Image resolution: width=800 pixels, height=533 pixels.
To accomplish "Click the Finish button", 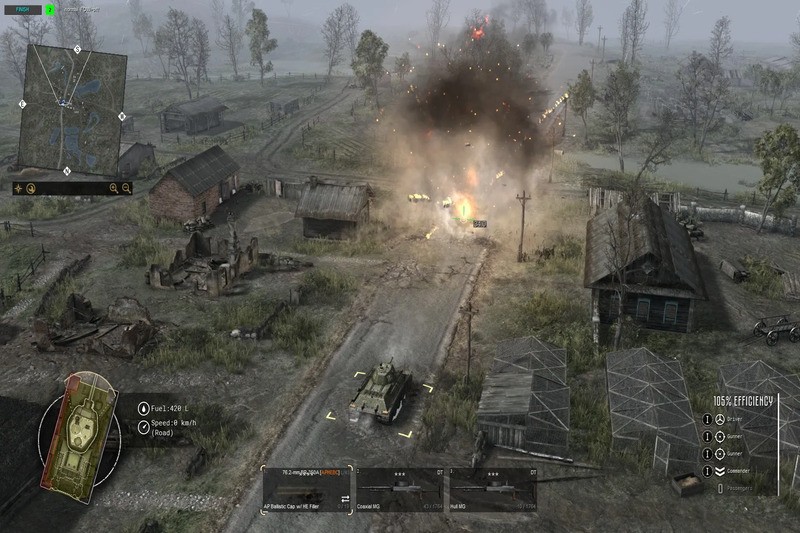I will point(22,9).
